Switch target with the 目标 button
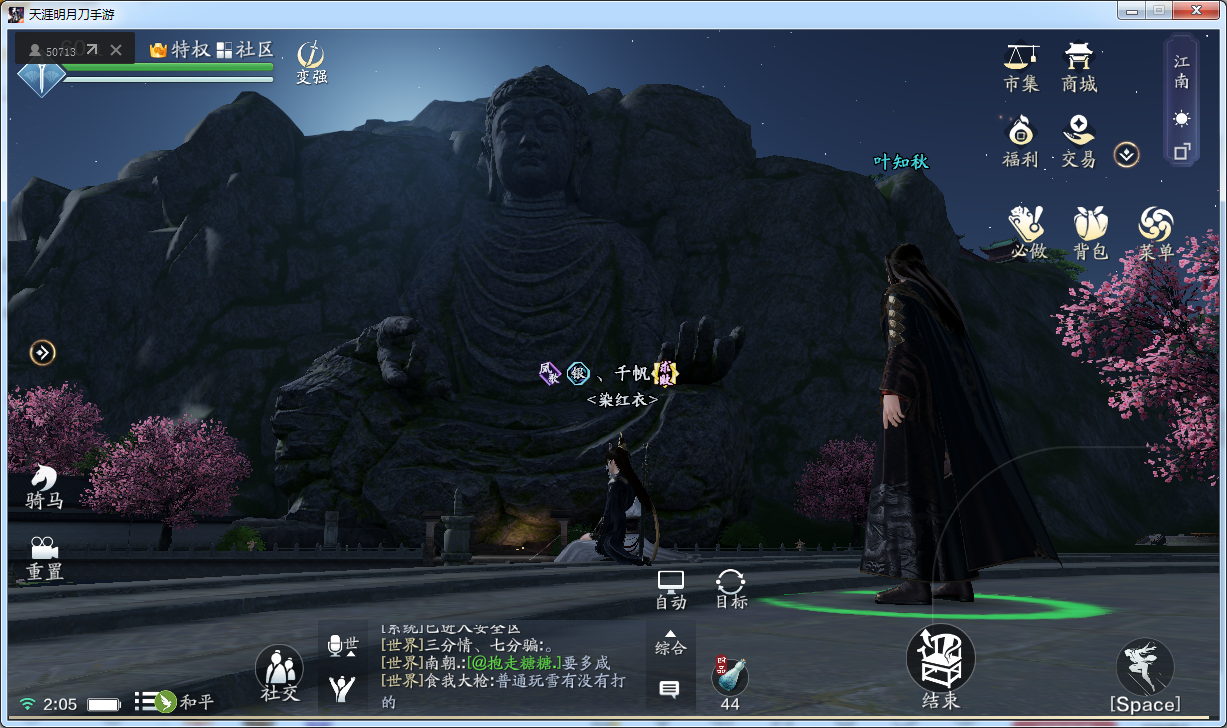 (731, 590)
